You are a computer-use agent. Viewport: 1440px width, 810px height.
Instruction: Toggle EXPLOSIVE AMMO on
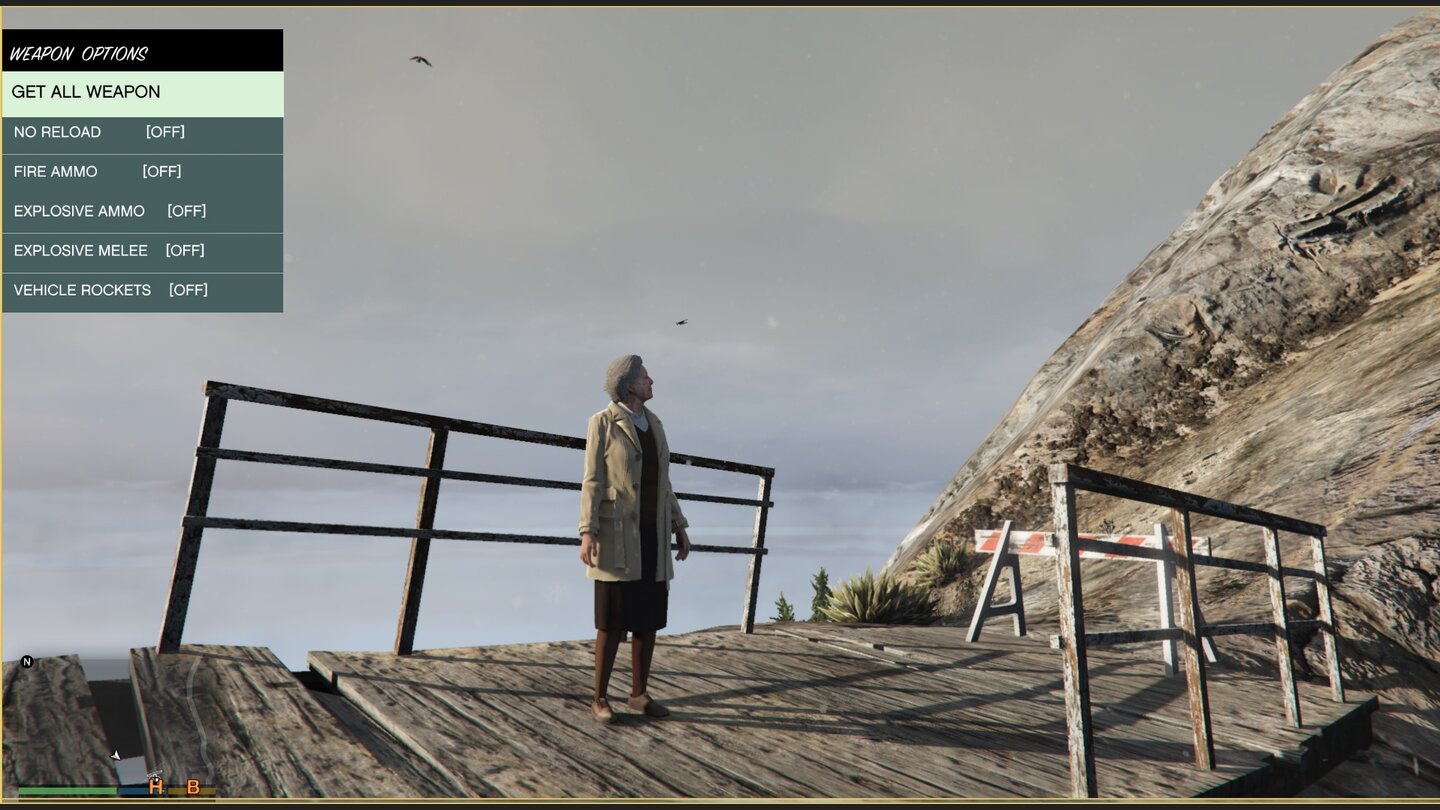click(142, 211)
